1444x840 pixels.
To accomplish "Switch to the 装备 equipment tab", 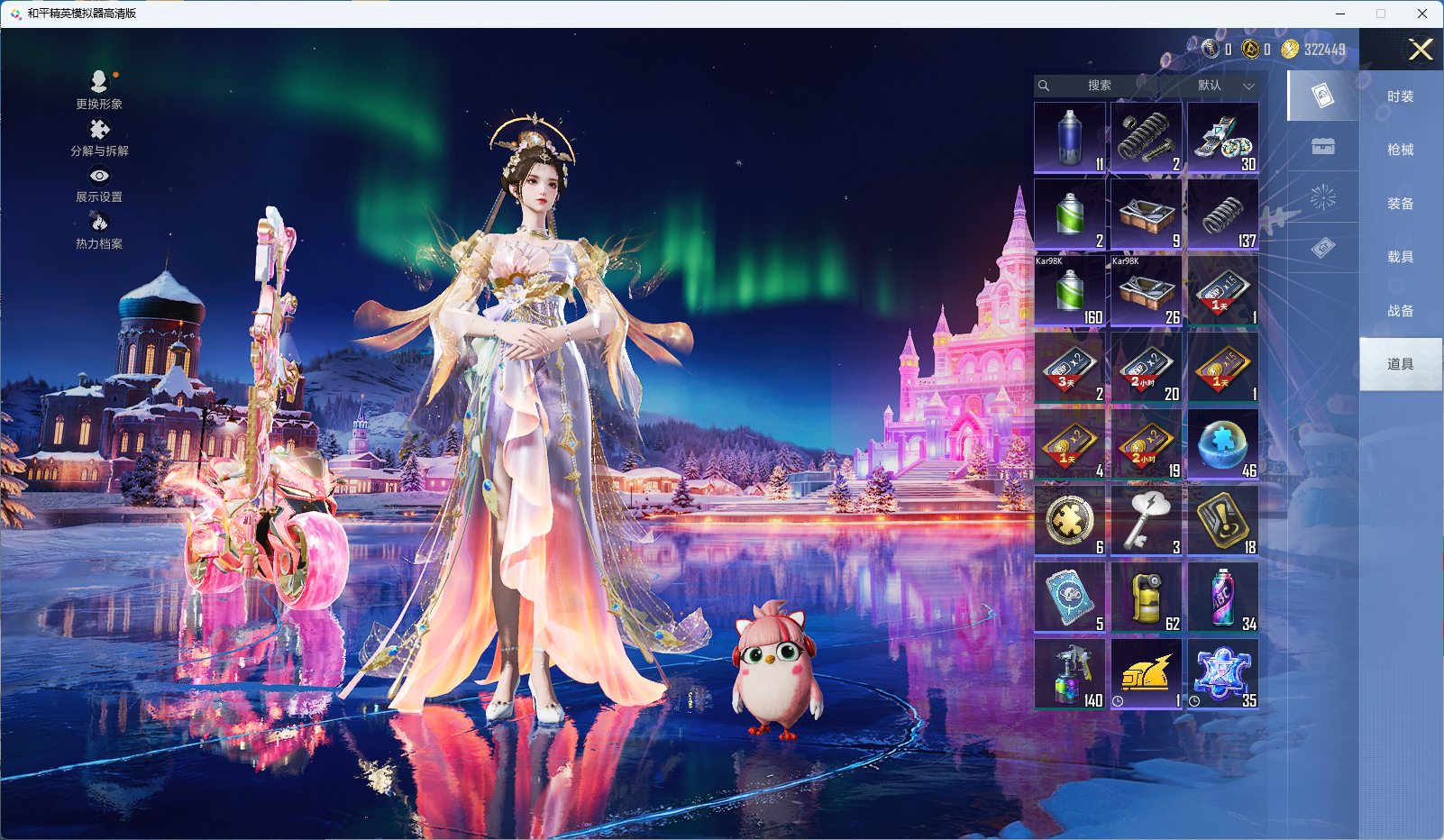I will click(1400, 204).
